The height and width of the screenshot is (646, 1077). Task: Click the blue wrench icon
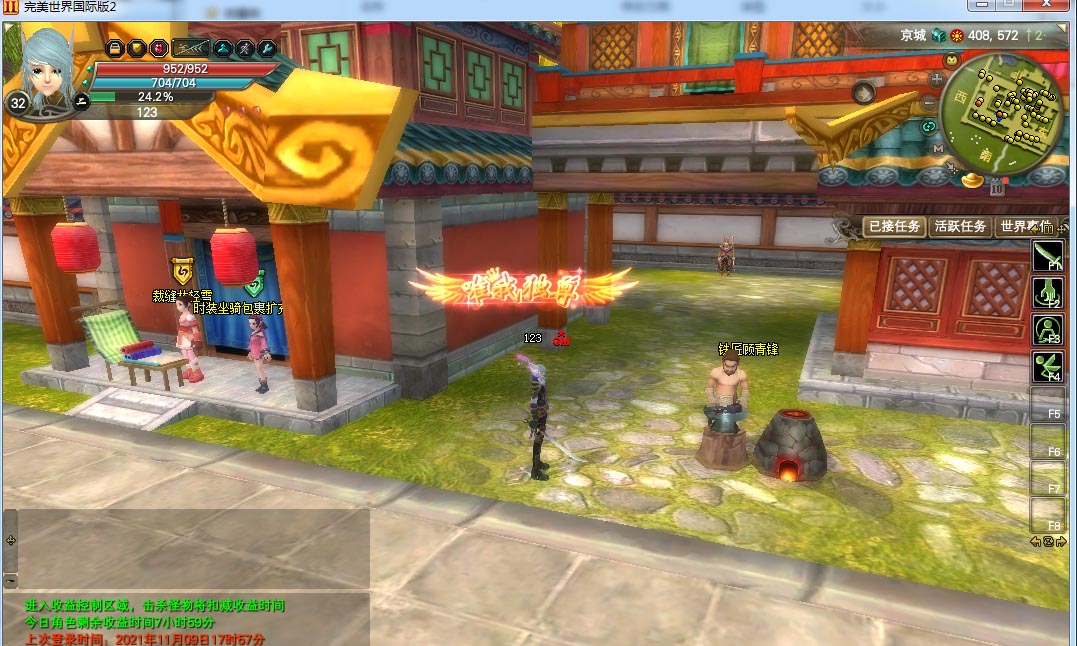[x=266, y=47]
